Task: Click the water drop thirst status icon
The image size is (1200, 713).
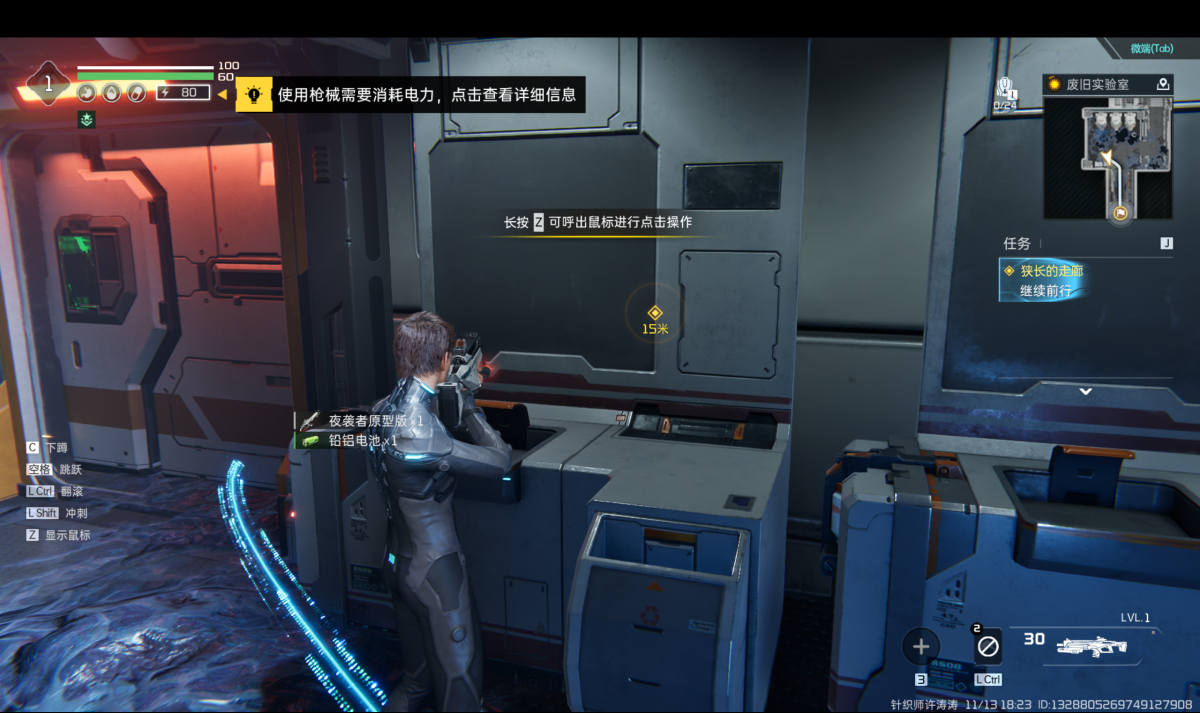Action: pyautogui.click(x=112, y=93)
